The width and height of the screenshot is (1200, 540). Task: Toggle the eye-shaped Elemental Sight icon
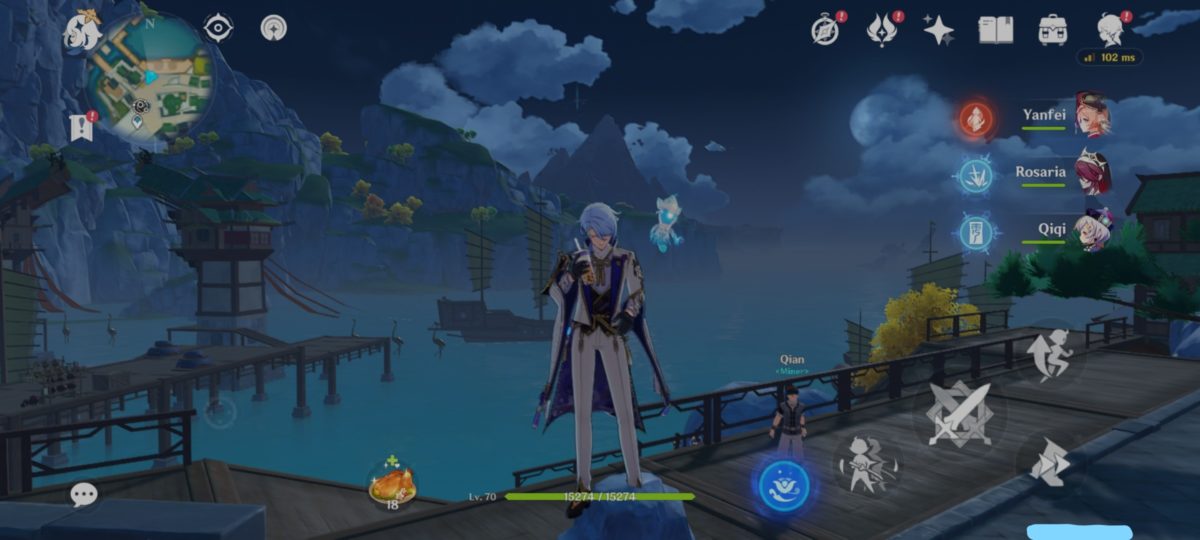click(218, 28)
